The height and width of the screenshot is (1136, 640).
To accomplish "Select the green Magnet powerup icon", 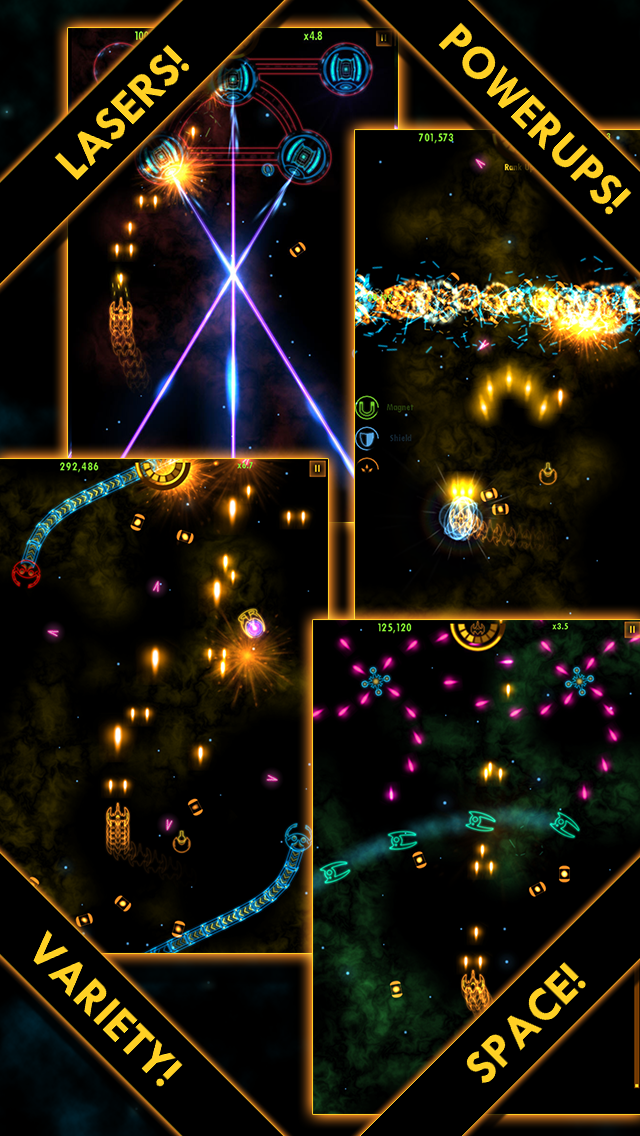I will pos(367,408).
